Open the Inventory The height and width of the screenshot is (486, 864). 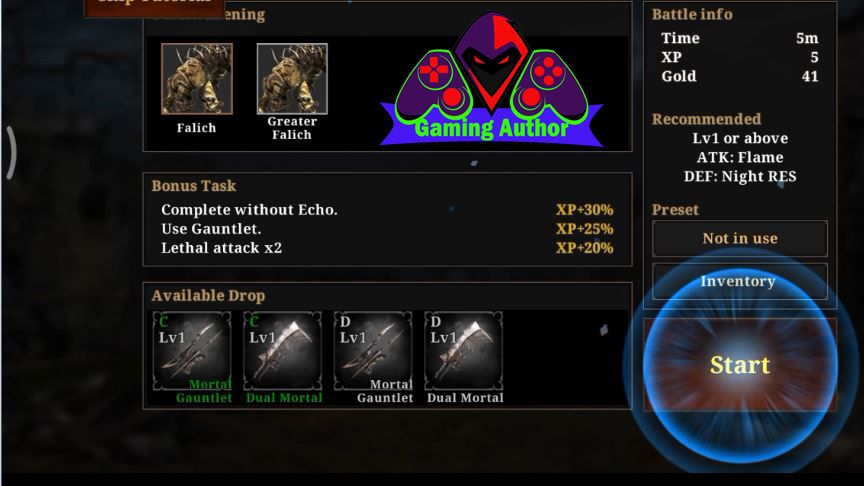point(739,281)
